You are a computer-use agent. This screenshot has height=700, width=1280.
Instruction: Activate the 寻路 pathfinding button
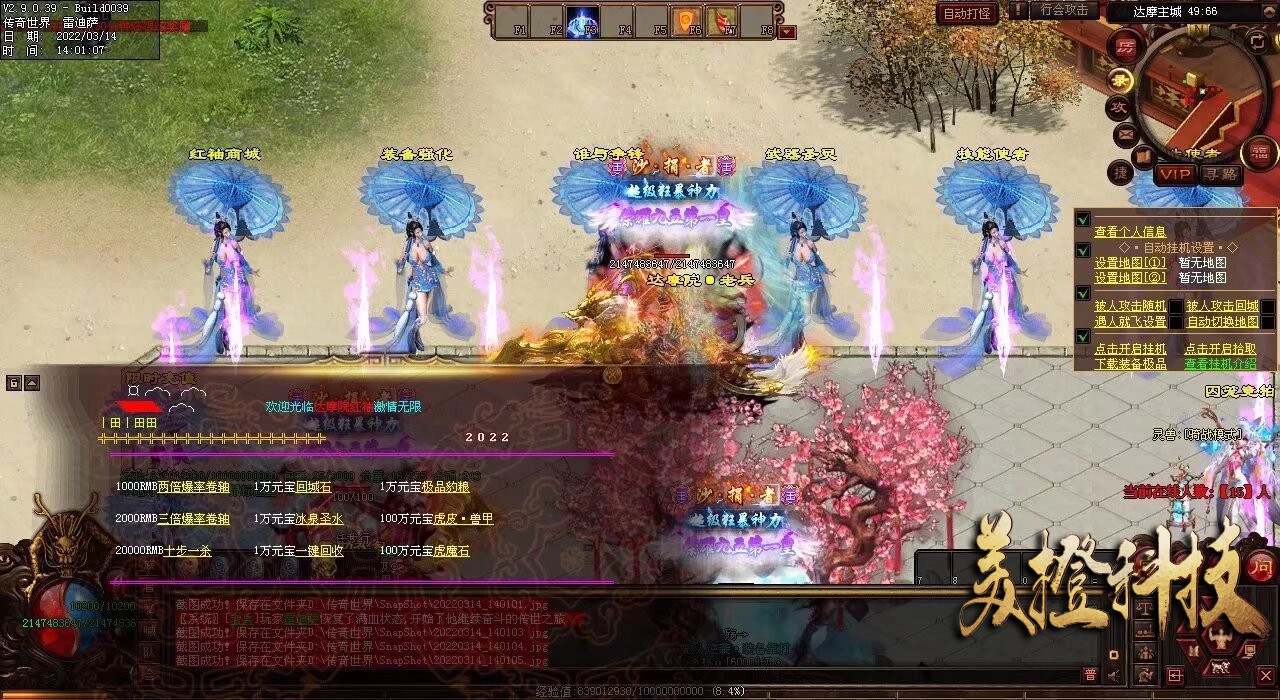(x=1220, y=174)
